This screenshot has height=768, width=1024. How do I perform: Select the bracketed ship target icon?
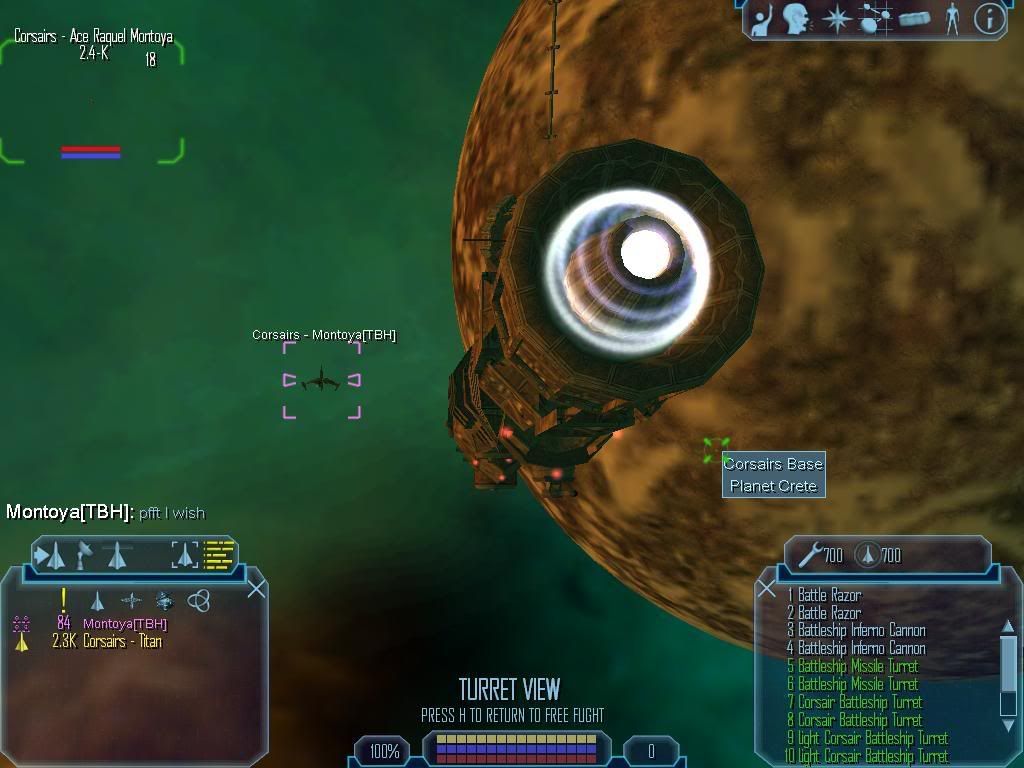tap(185, 555)
